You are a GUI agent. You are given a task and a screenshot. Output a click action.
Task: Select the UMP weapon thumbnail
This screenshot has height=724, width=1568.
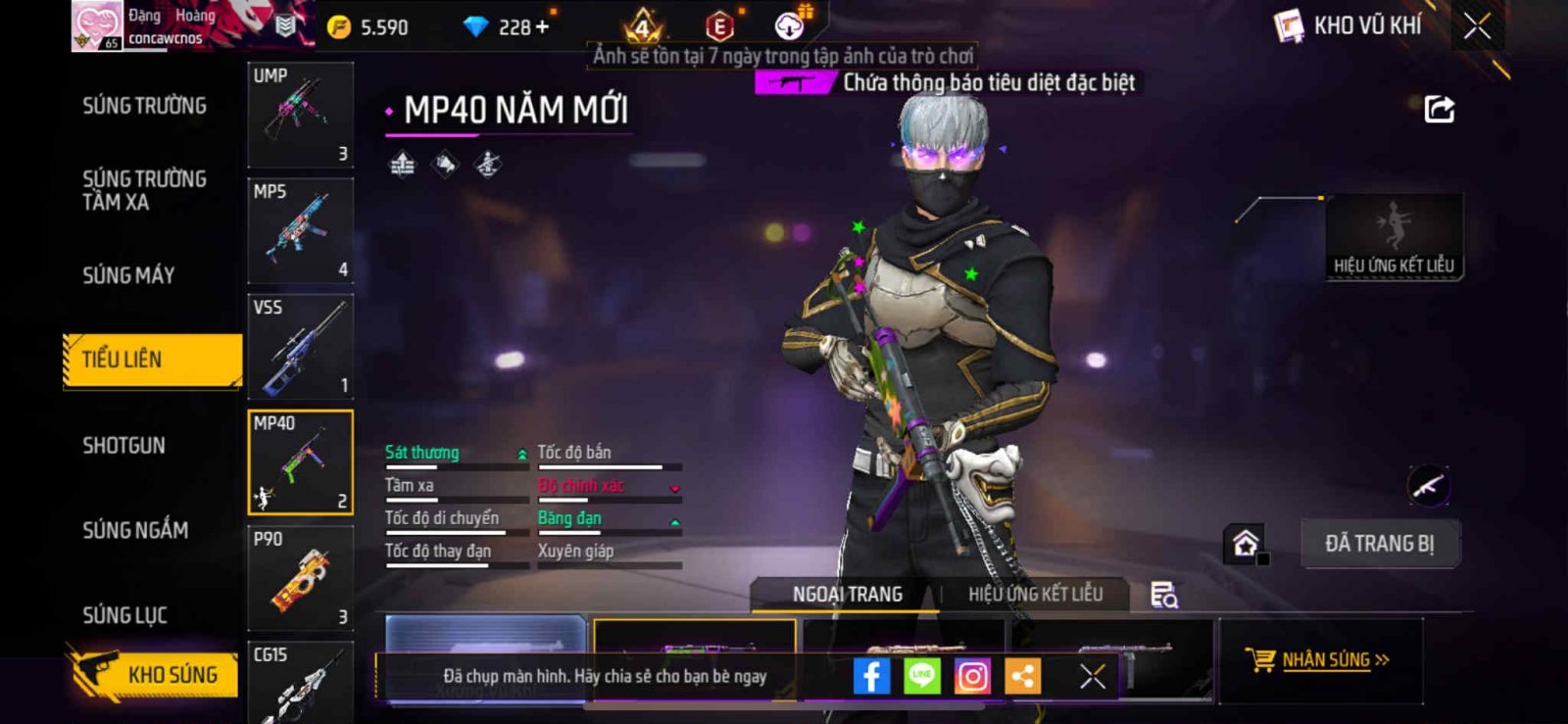click(300, 115)
